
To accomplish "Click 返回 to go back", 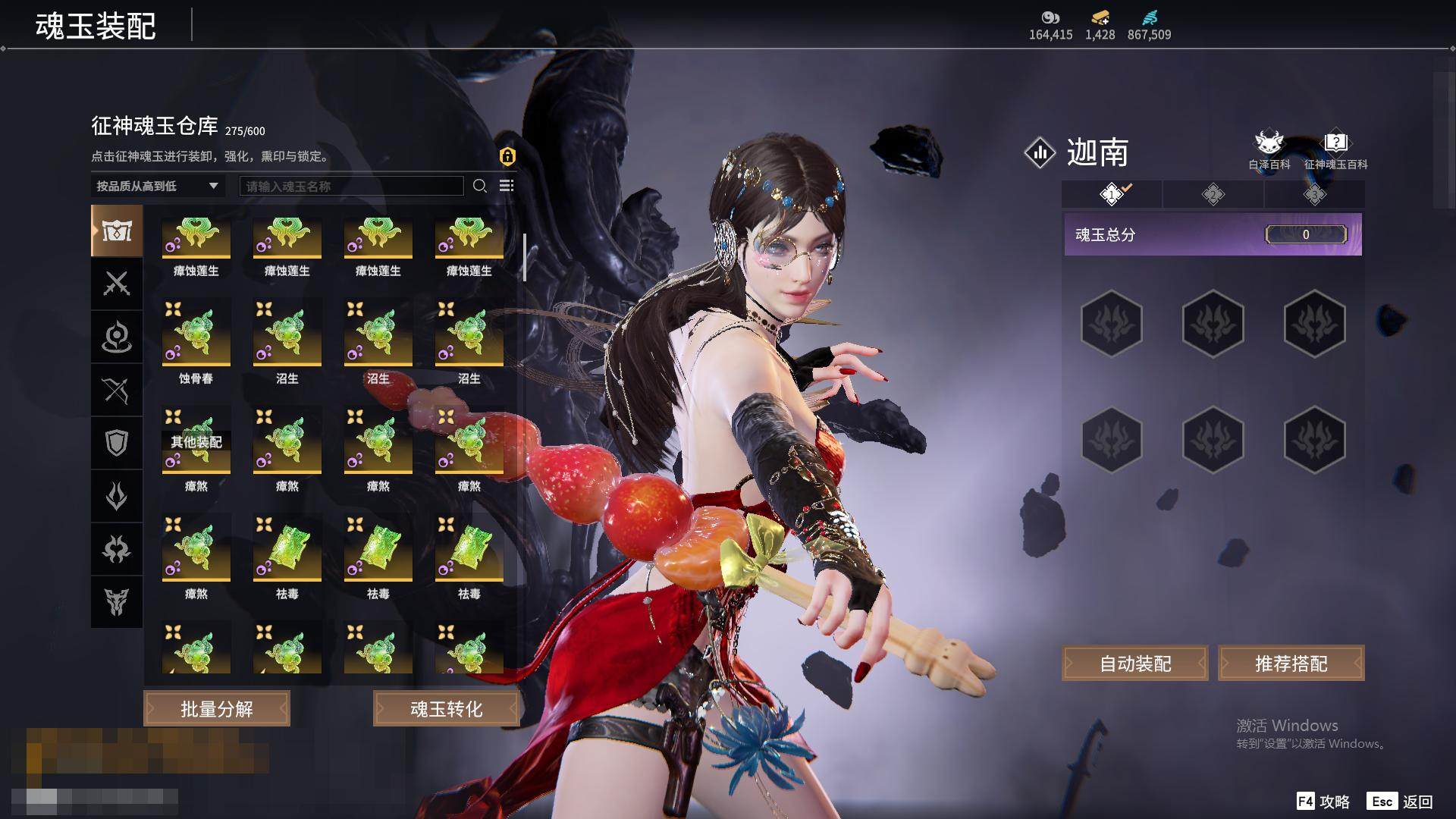I will 1401,802.
